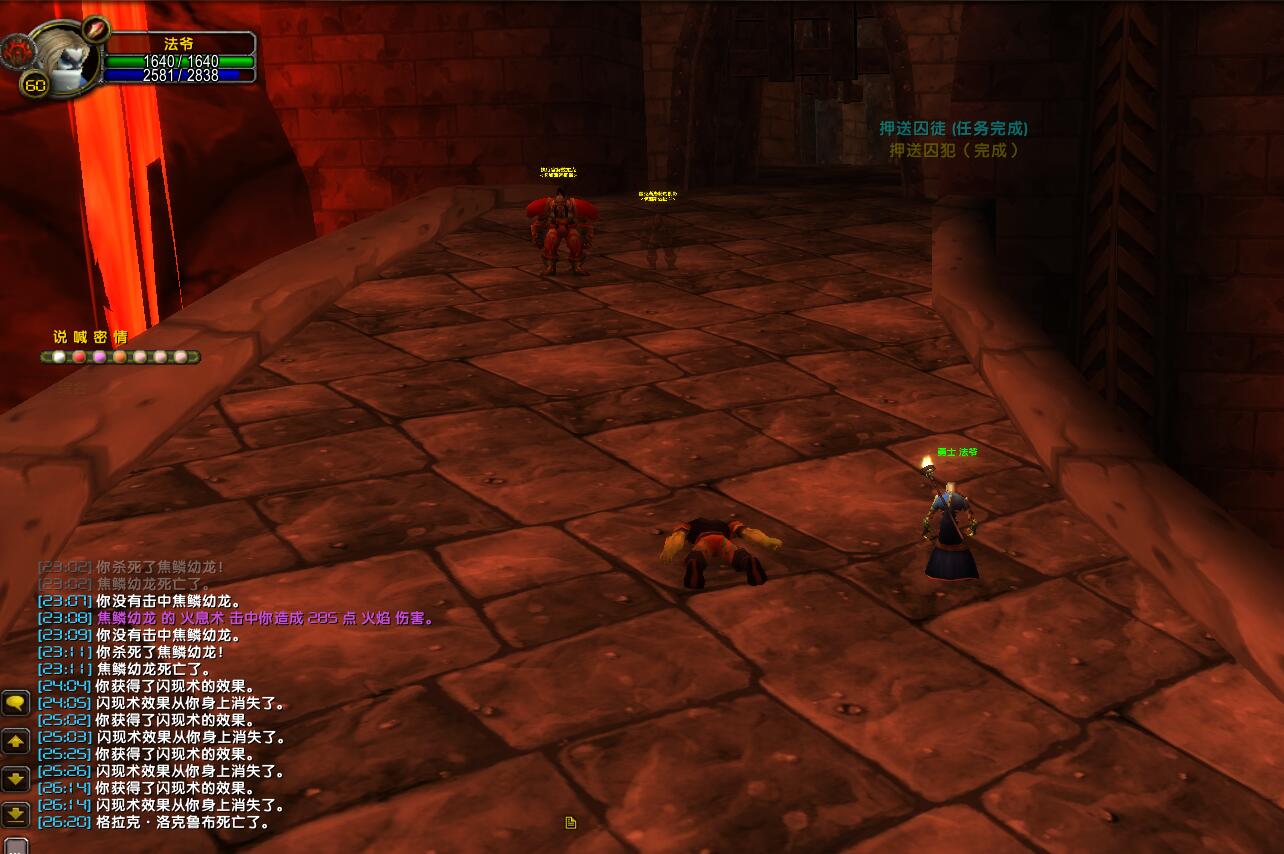Screen dimensions: 1284x854
Task: Choose the 情 (emote) chat shortcut
Action: (120, 337)
